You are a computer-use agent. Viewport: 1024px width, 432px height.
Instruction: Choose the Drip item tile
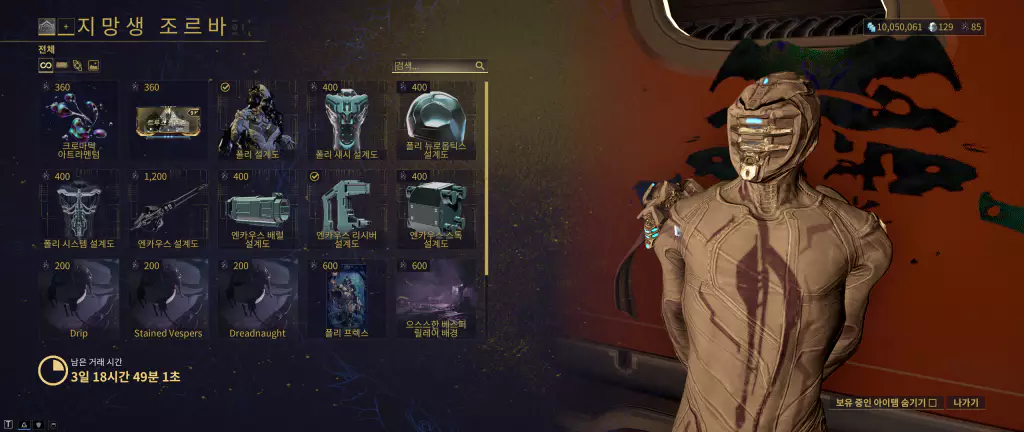[x=81, y=298]
